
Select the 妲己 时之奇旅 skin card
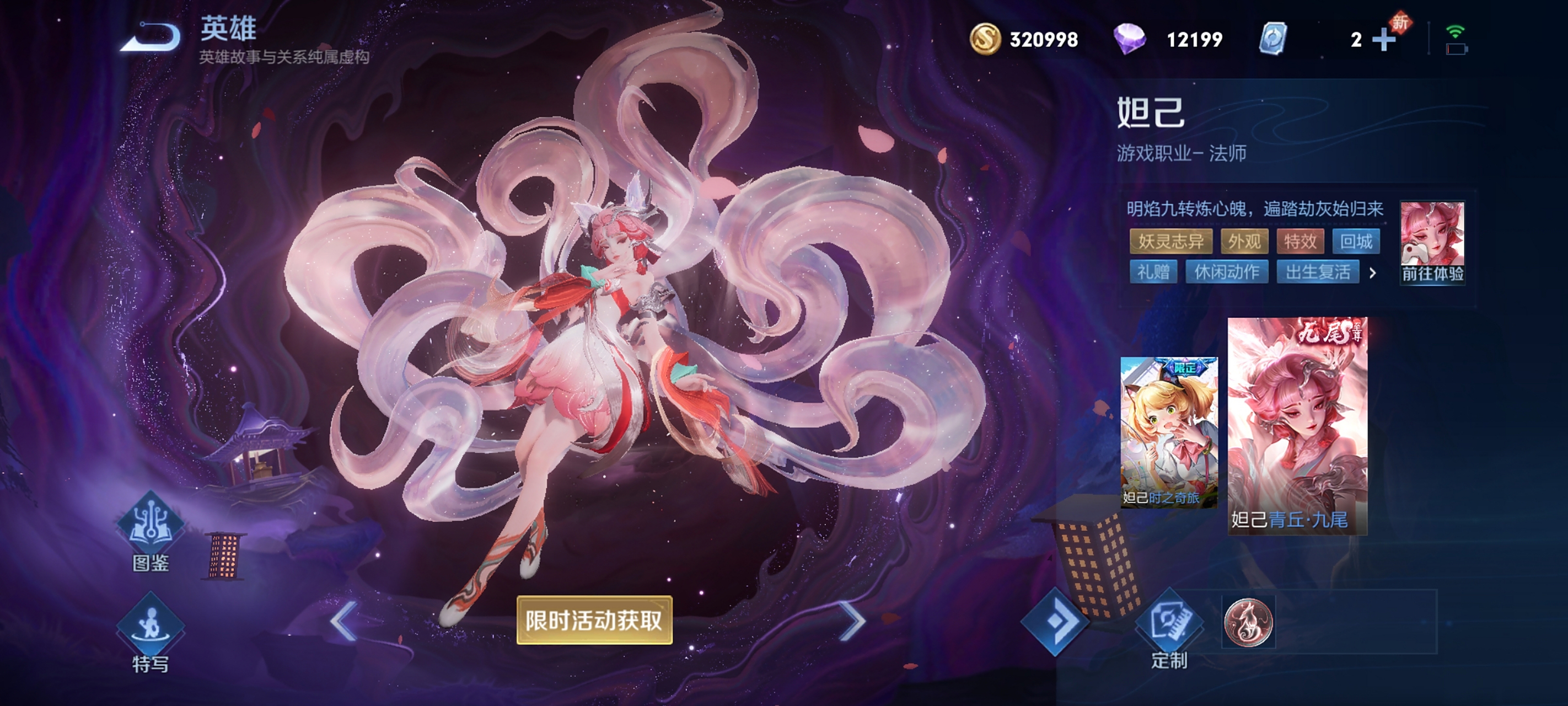[1169, 432]
